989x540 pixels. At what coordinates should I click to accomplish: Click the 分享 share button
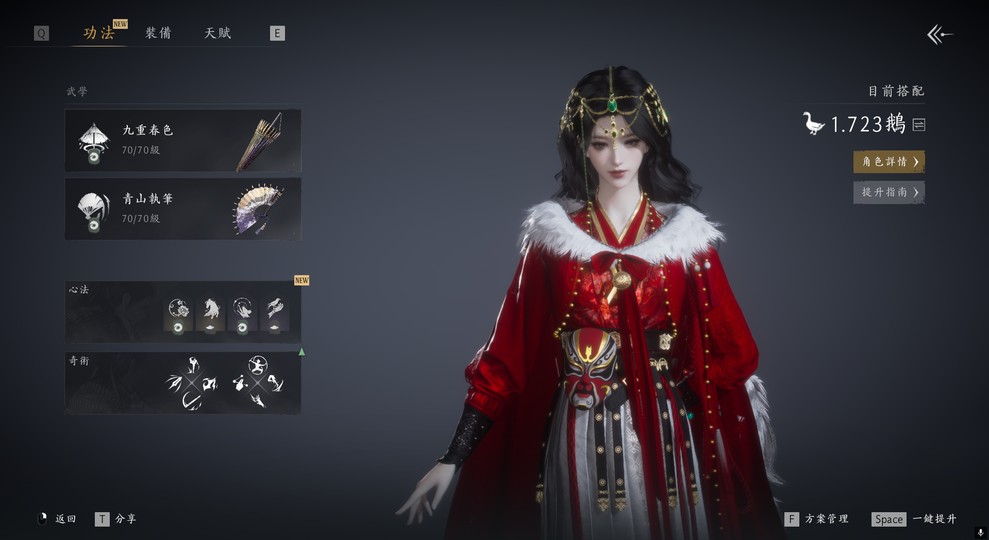pyautogui.click(x=116, y=519)
